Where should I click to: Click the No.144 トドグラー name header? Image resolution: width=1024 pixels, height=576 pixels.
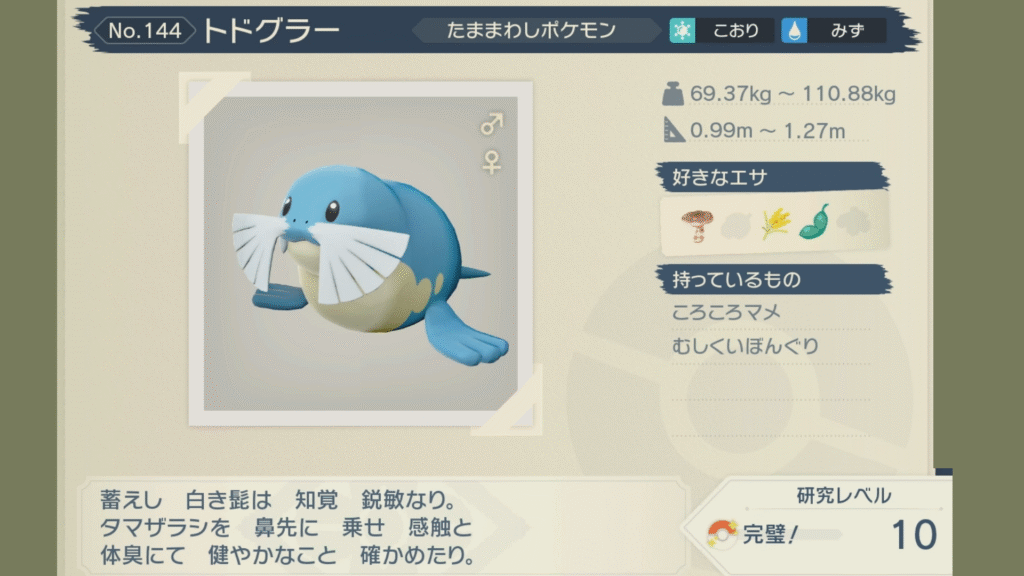tap(225, 30)
